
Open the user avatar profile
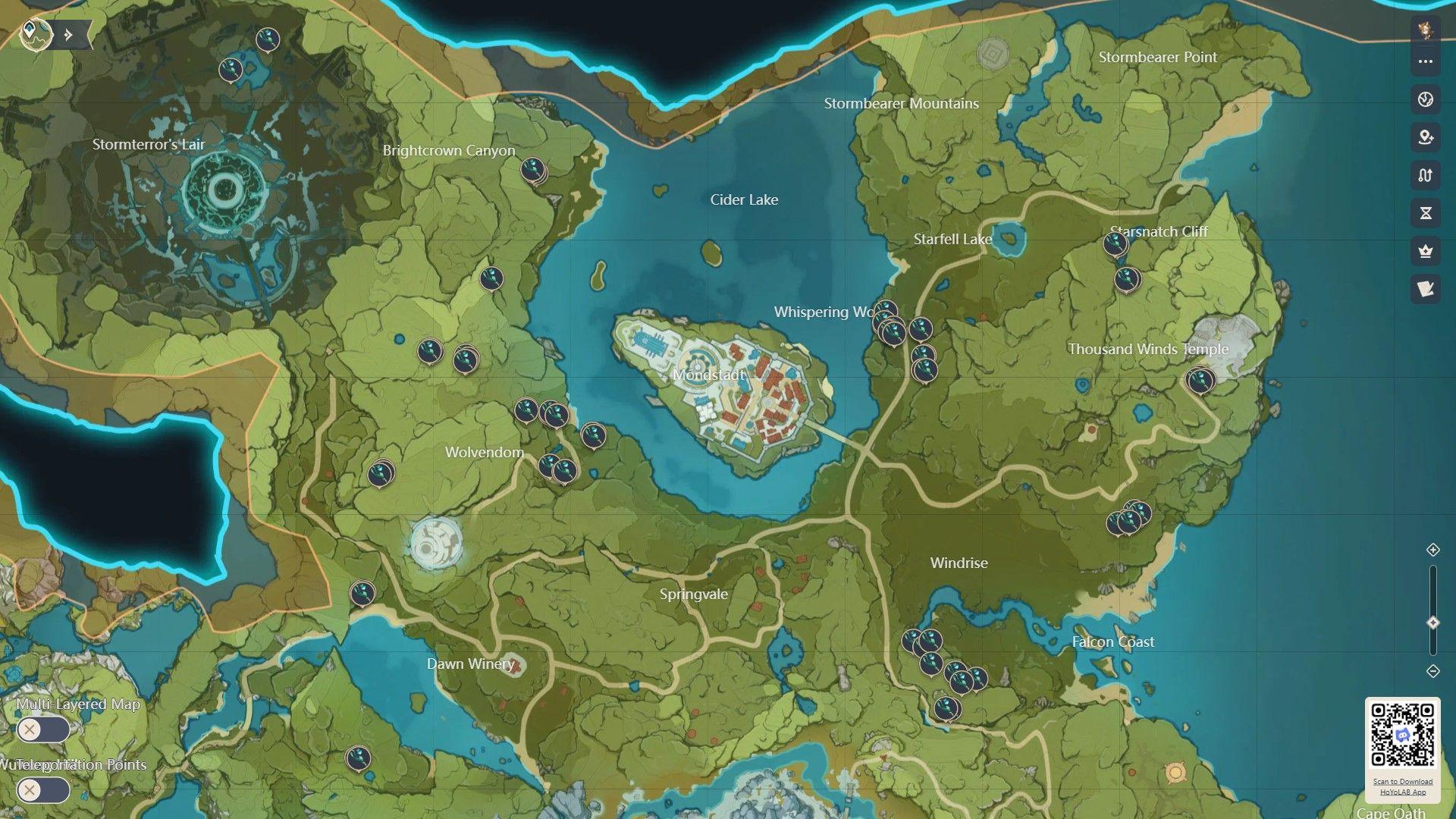pyautogui.click(x=1425, y=30)
